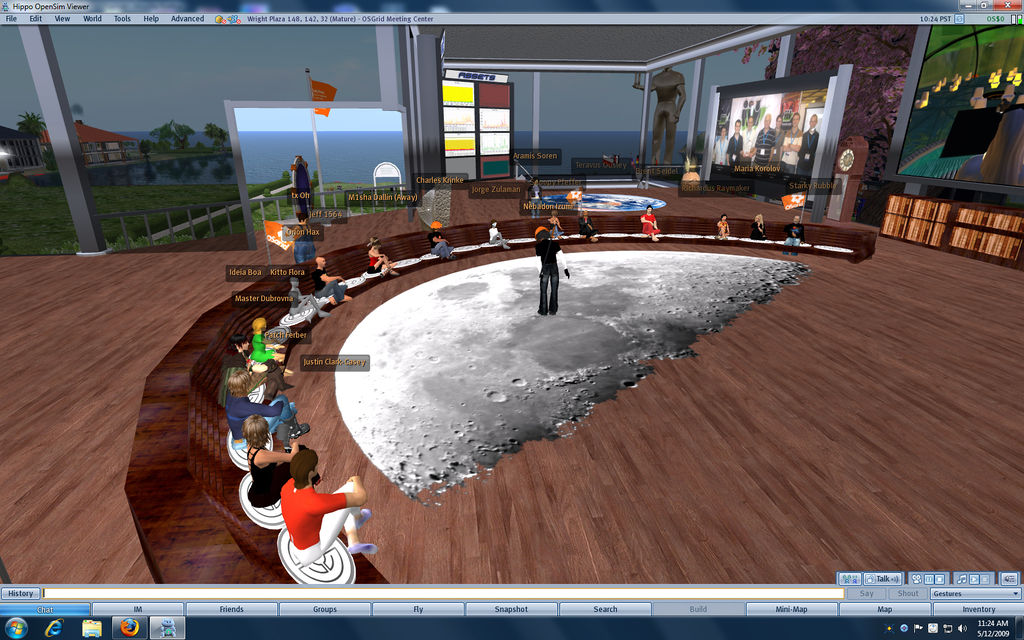Viewport: 1024px width, 640px height.
Task: Take a Snapshot
Action: tap(511, 609)
